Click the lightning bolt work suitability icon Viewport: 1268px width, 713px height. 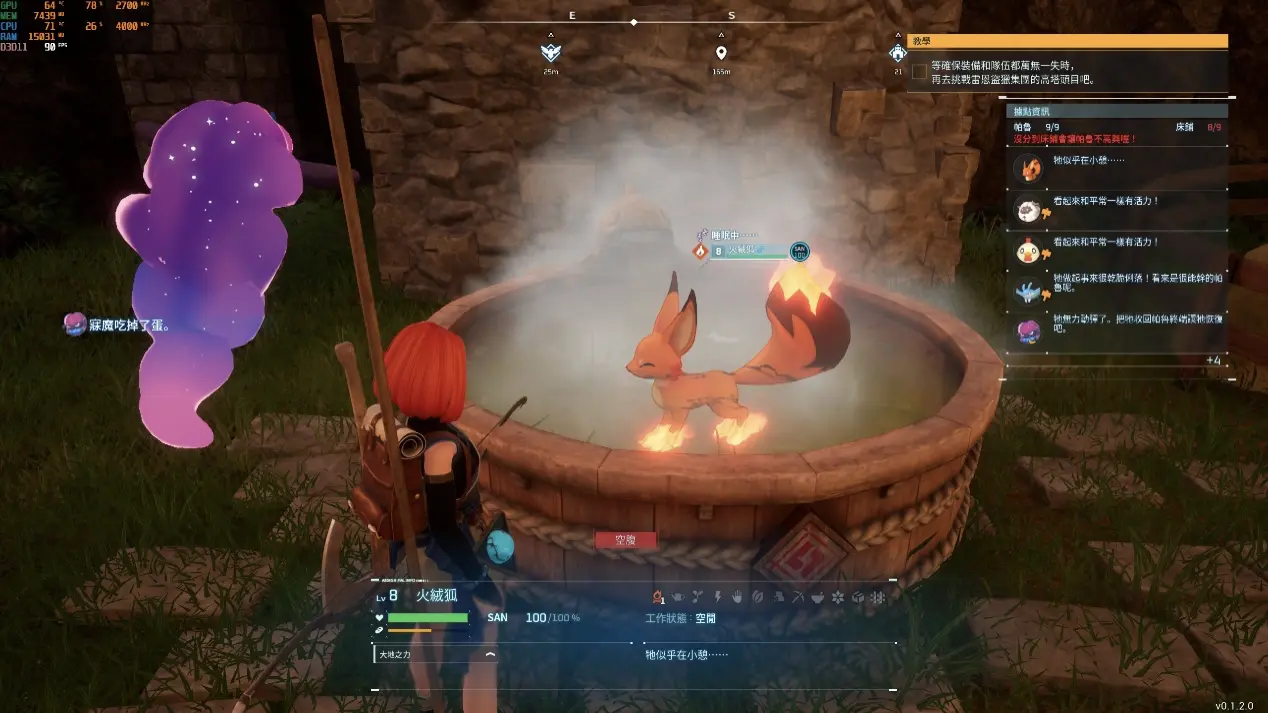click(717, 597)
